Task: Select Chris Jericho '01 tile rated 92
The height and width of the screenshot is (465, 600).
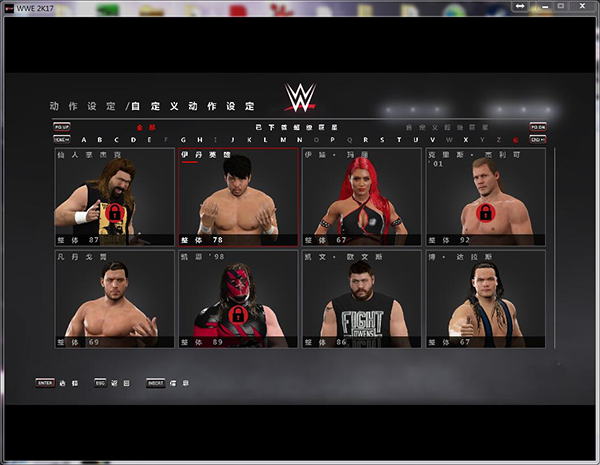Action: (x=485, y=197)
